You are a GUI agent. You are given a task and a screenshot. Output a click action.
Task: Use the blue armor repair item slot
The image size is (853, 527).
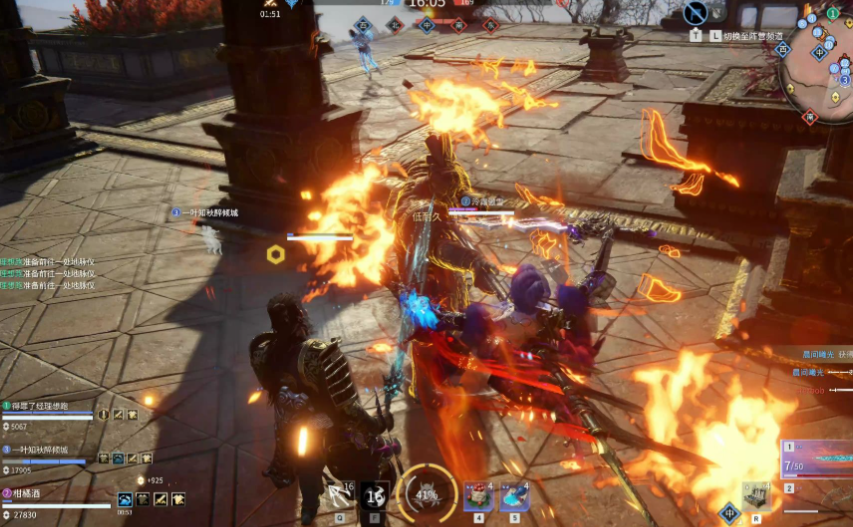click(x=515, y=495)
